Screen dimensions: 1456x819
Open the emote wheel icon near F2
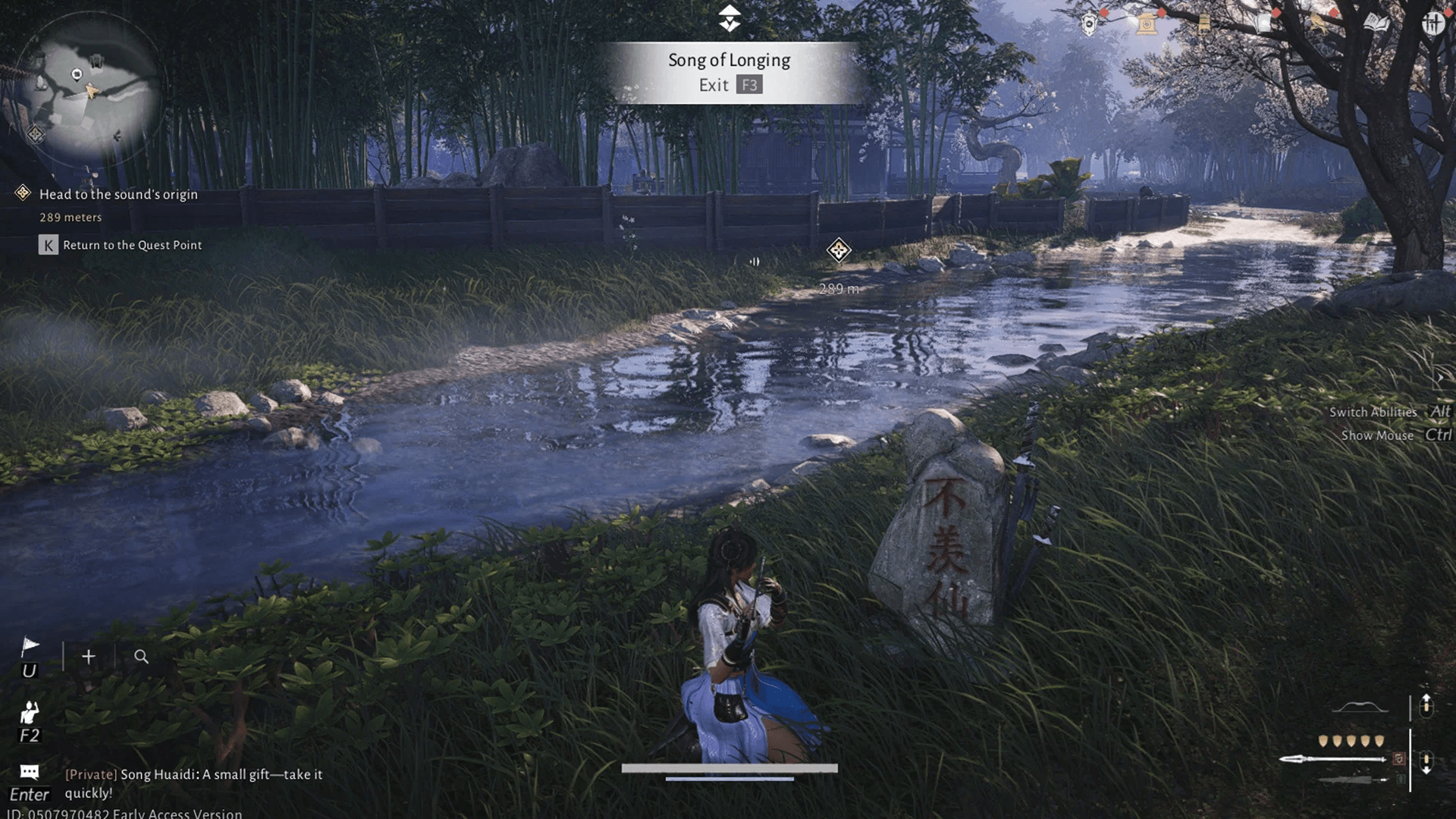tap(29, 711)
